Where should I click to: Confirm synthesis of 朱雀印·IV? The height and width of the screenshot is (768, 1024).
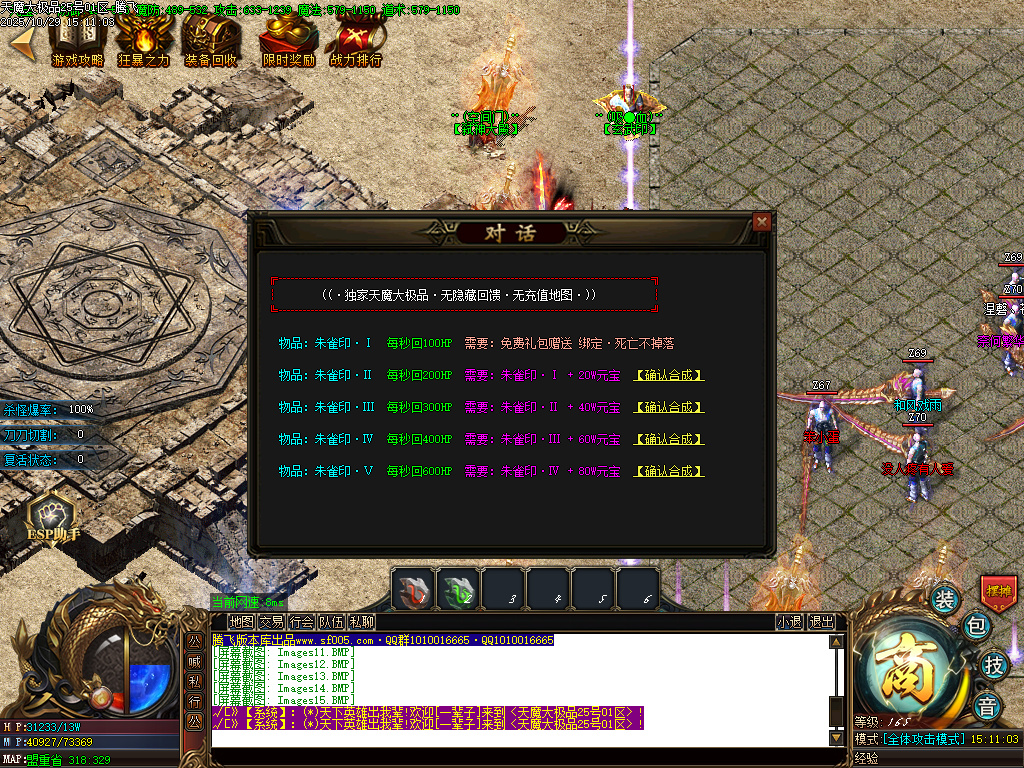pos(669,440)
